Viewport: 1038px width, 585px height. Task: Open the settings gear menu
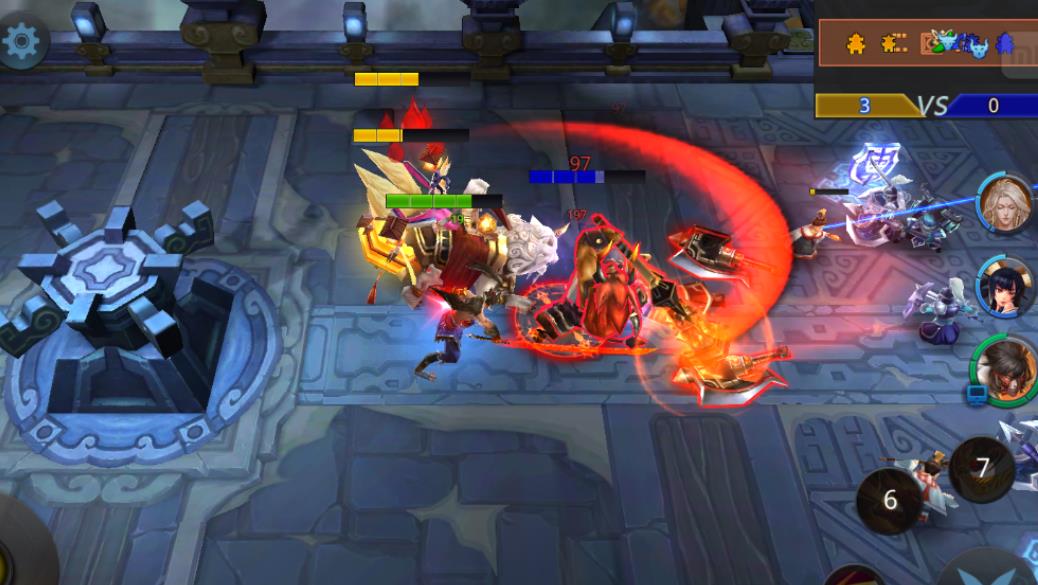tap(21, 41)
